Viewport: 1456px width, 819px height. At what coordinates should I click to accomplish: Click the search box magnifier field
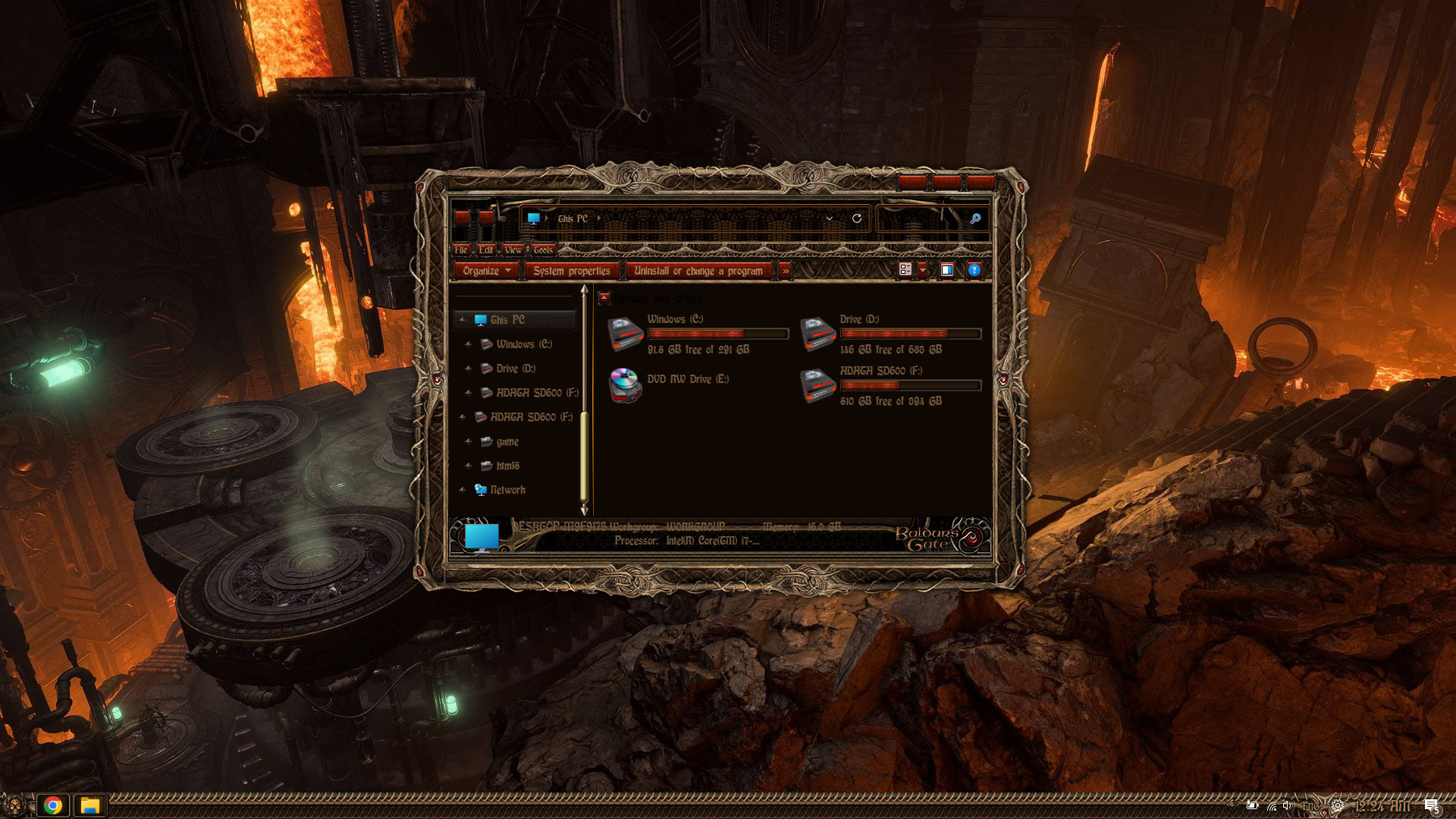[x=933, y=218]
